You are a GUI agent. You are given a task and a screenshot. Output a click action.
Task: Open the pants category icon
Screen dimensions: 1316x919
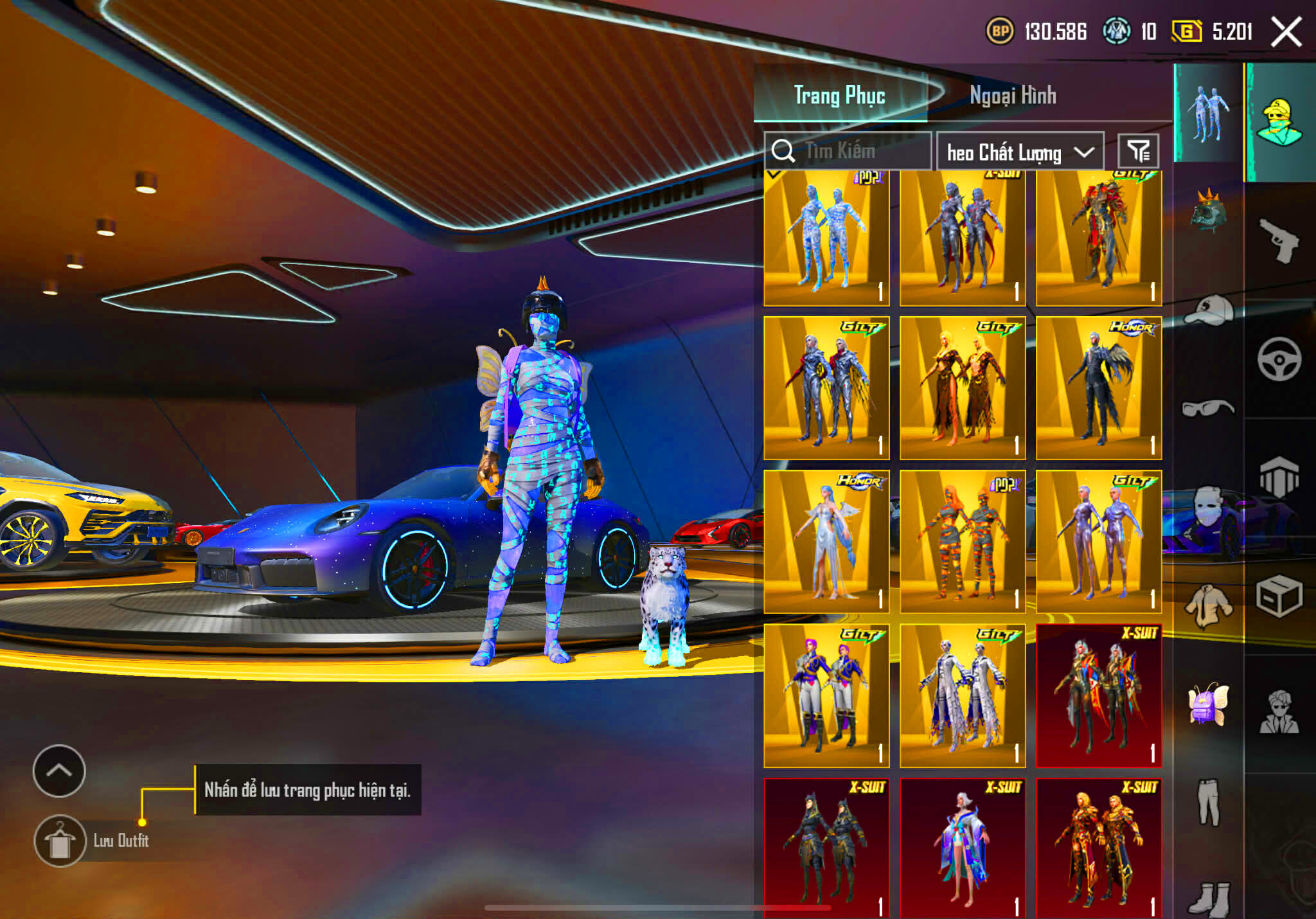point(1208,802)
